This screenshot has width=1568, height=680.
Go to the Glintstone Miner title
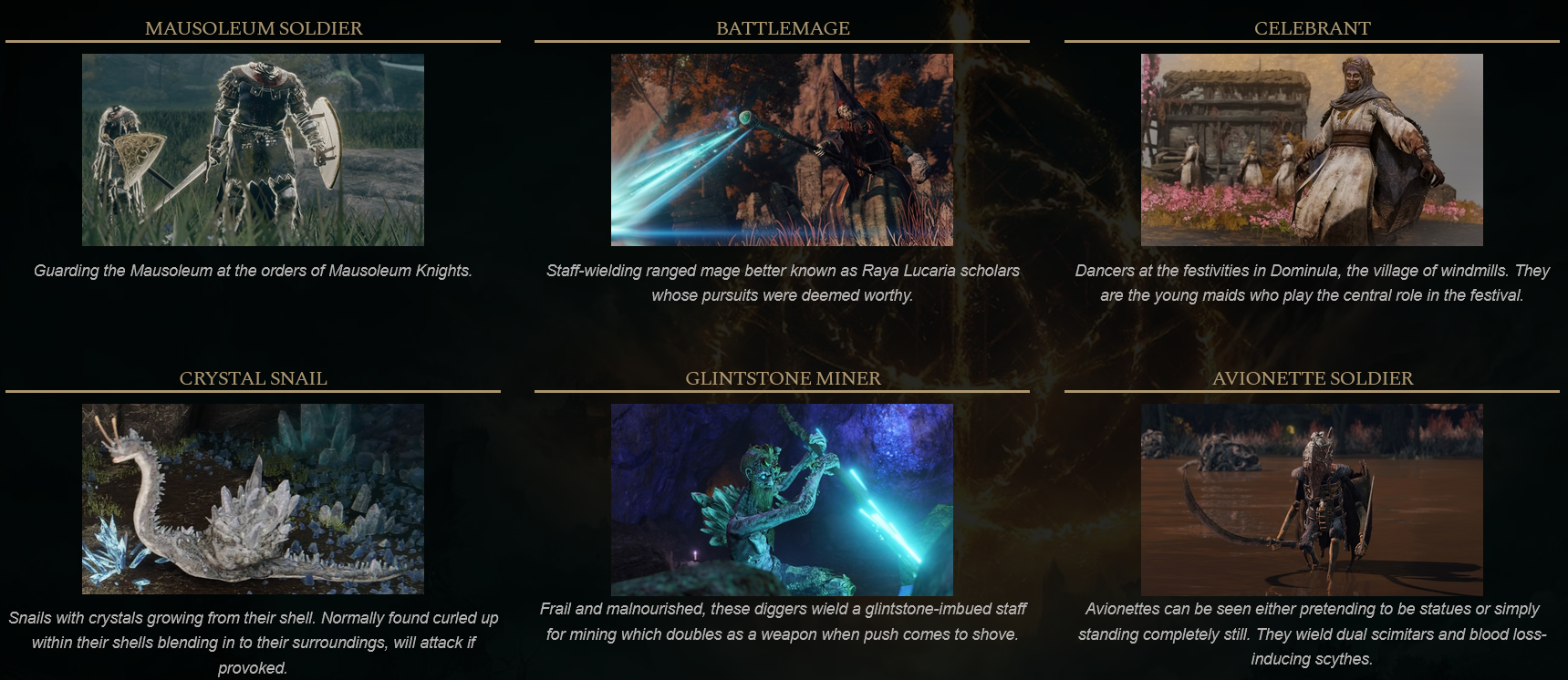coord(783,378)
